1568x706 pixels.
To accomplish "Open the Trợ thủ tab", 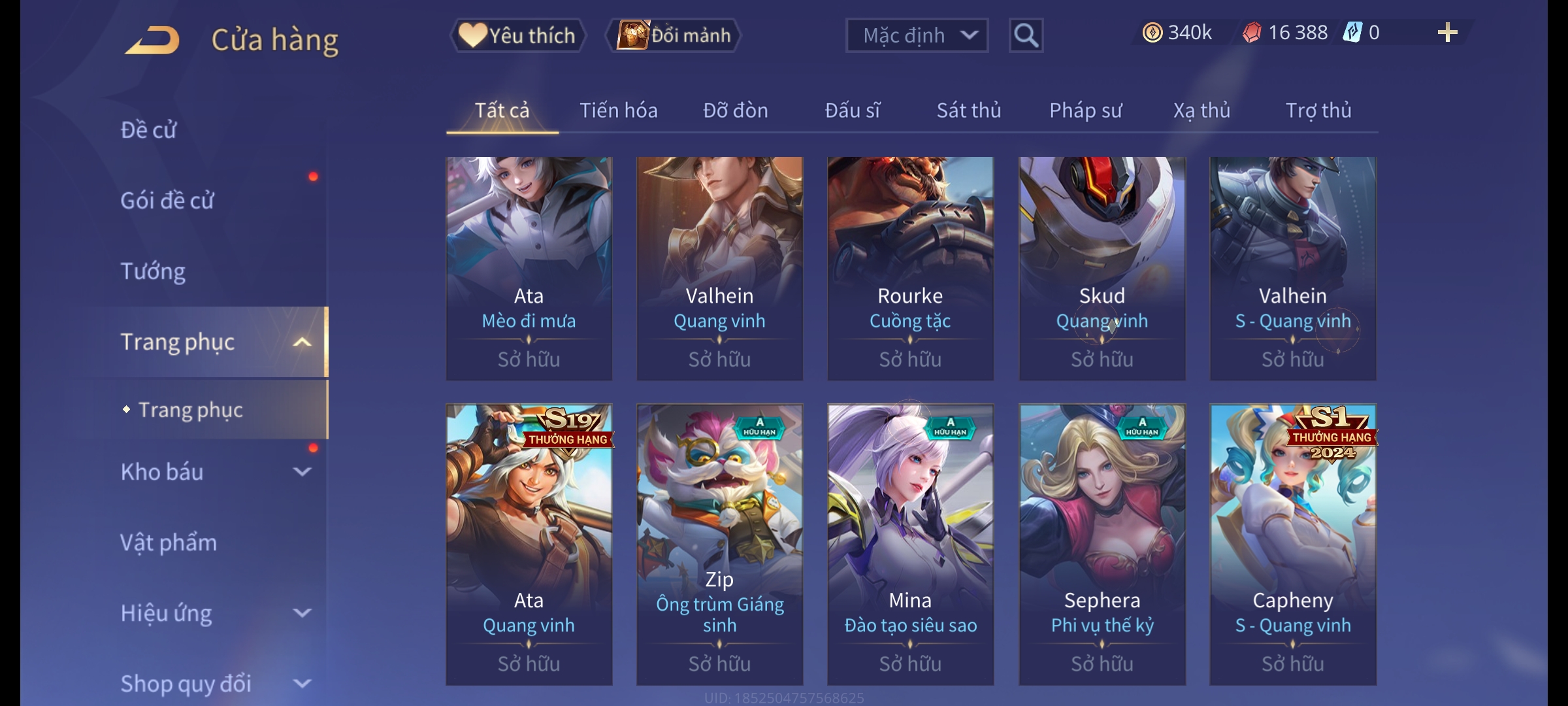I will coord(1318,110).
